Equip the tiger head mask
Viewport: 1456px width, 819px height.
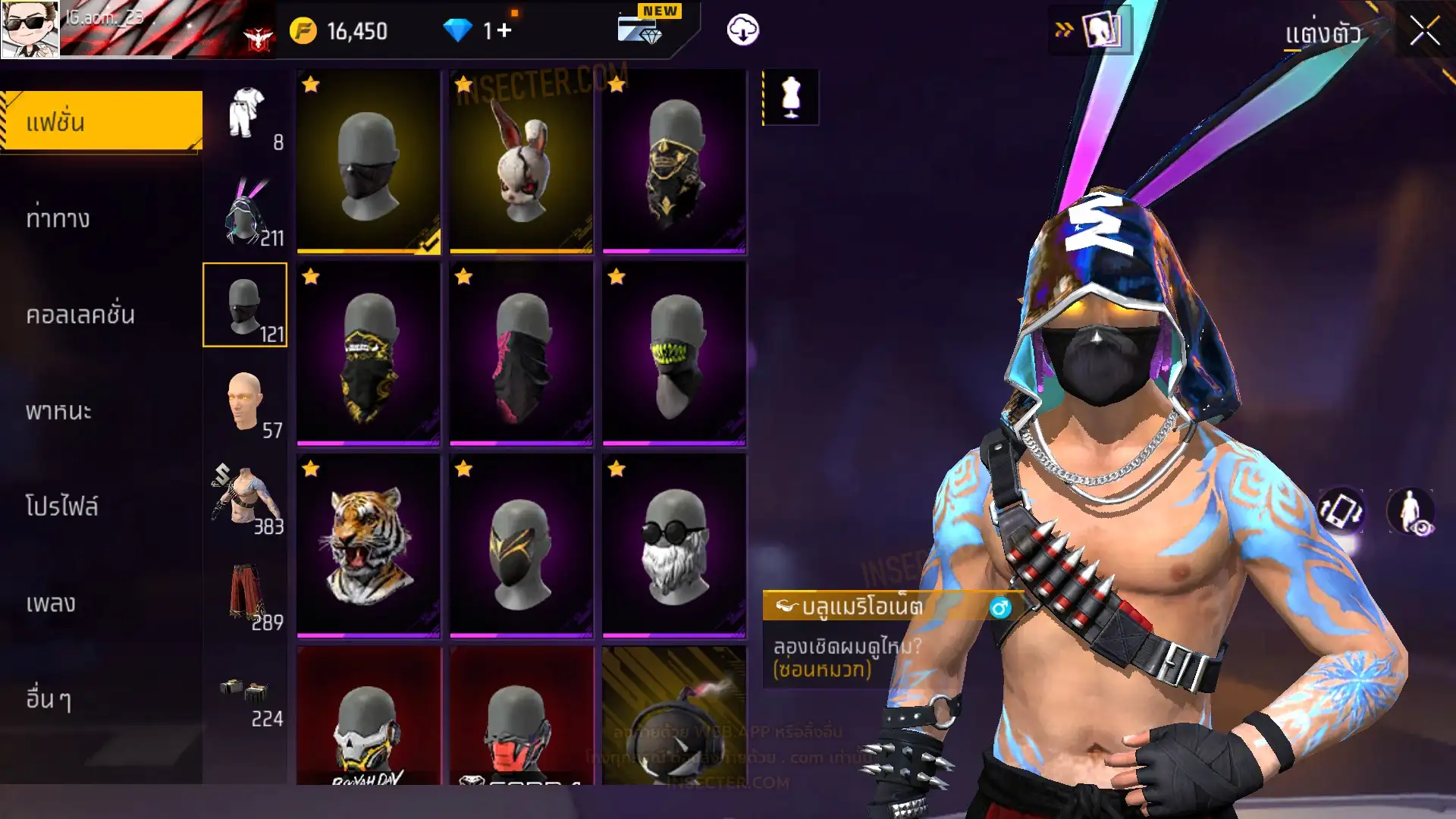(369, 545)
